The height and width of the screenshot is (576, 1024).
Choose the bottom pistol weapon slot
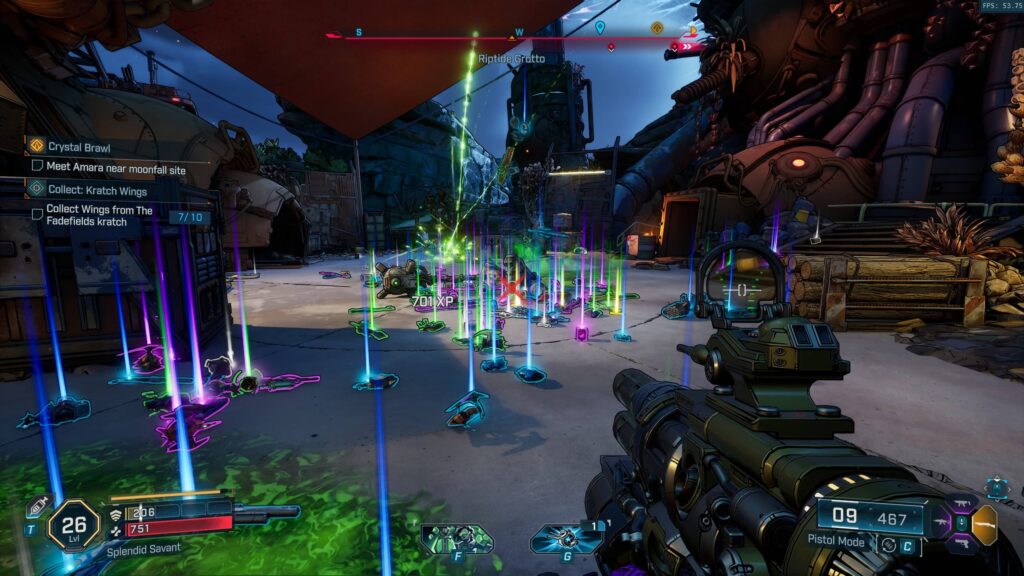961,543
